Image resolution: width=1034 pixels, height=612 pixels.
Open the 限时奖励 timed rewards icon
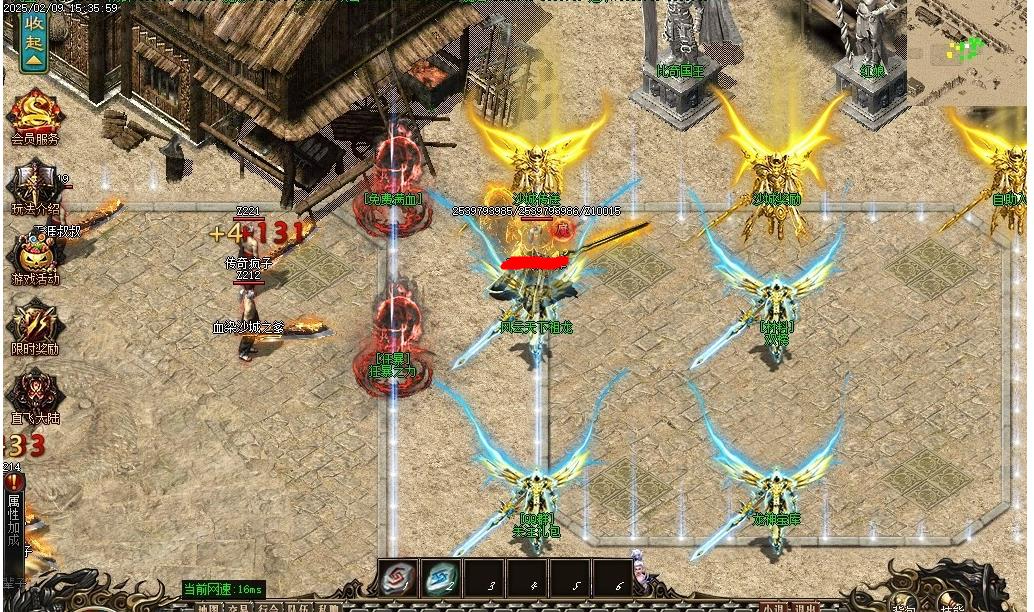click(x=35, y=326)
